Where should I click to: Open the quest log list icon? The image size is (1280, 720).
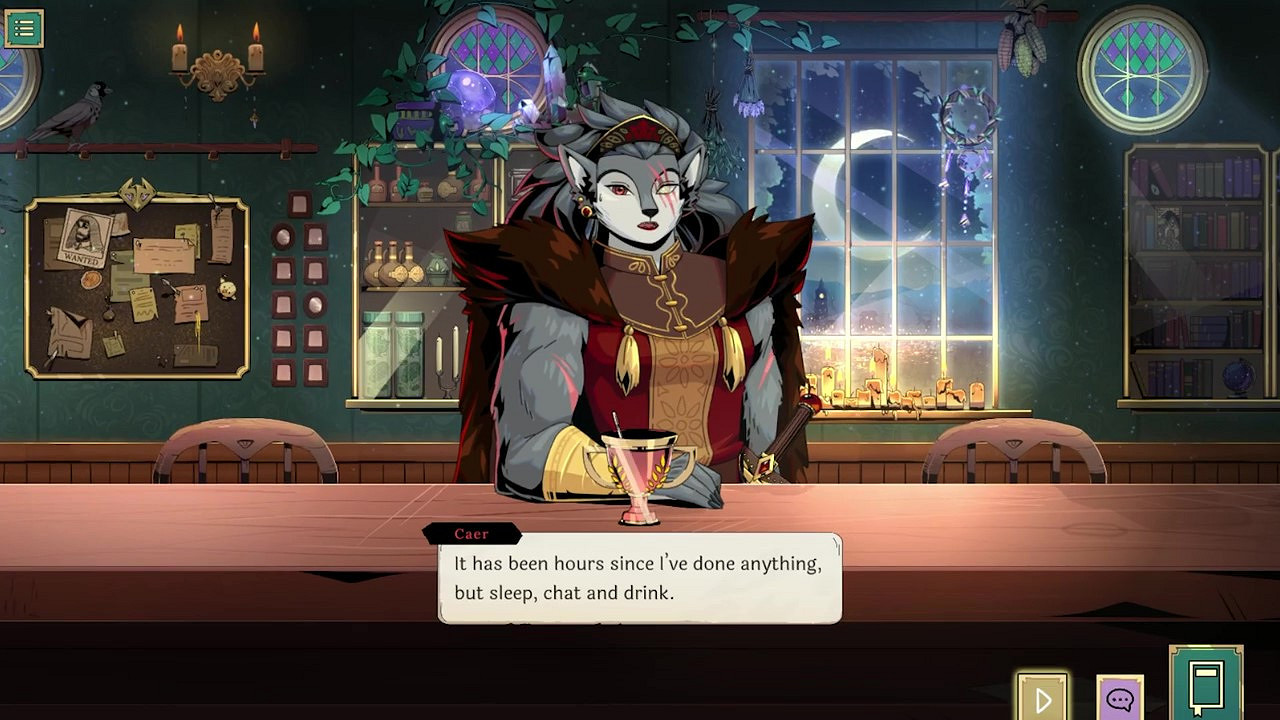pos(24,27)
